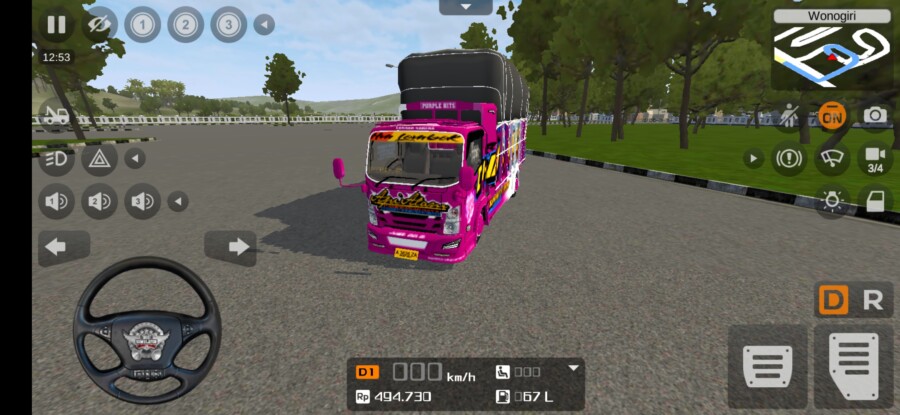Toggle the headlights

pos(56,158)
